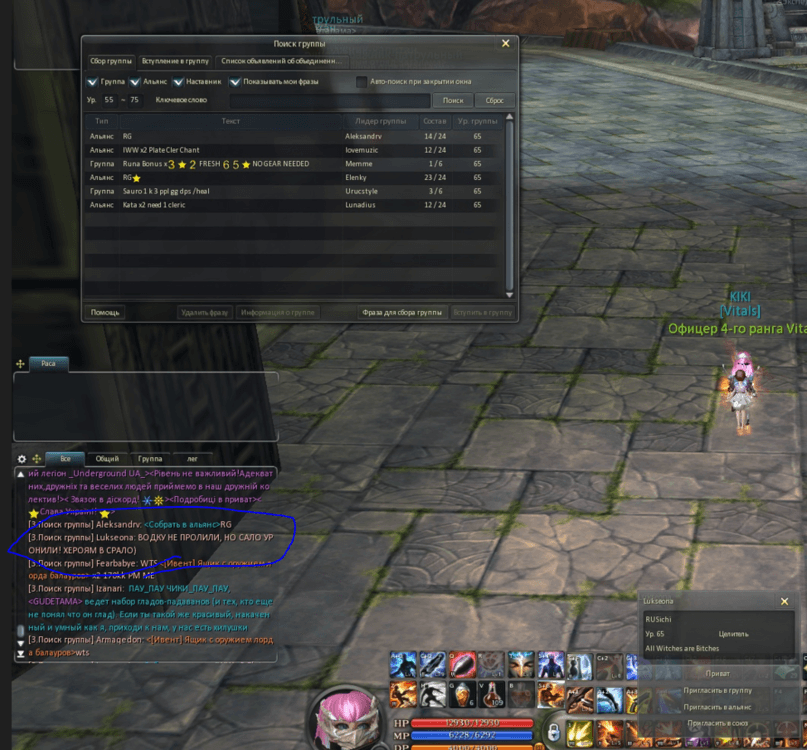Toggle the Альянс filter checkbox

[135, 82]
